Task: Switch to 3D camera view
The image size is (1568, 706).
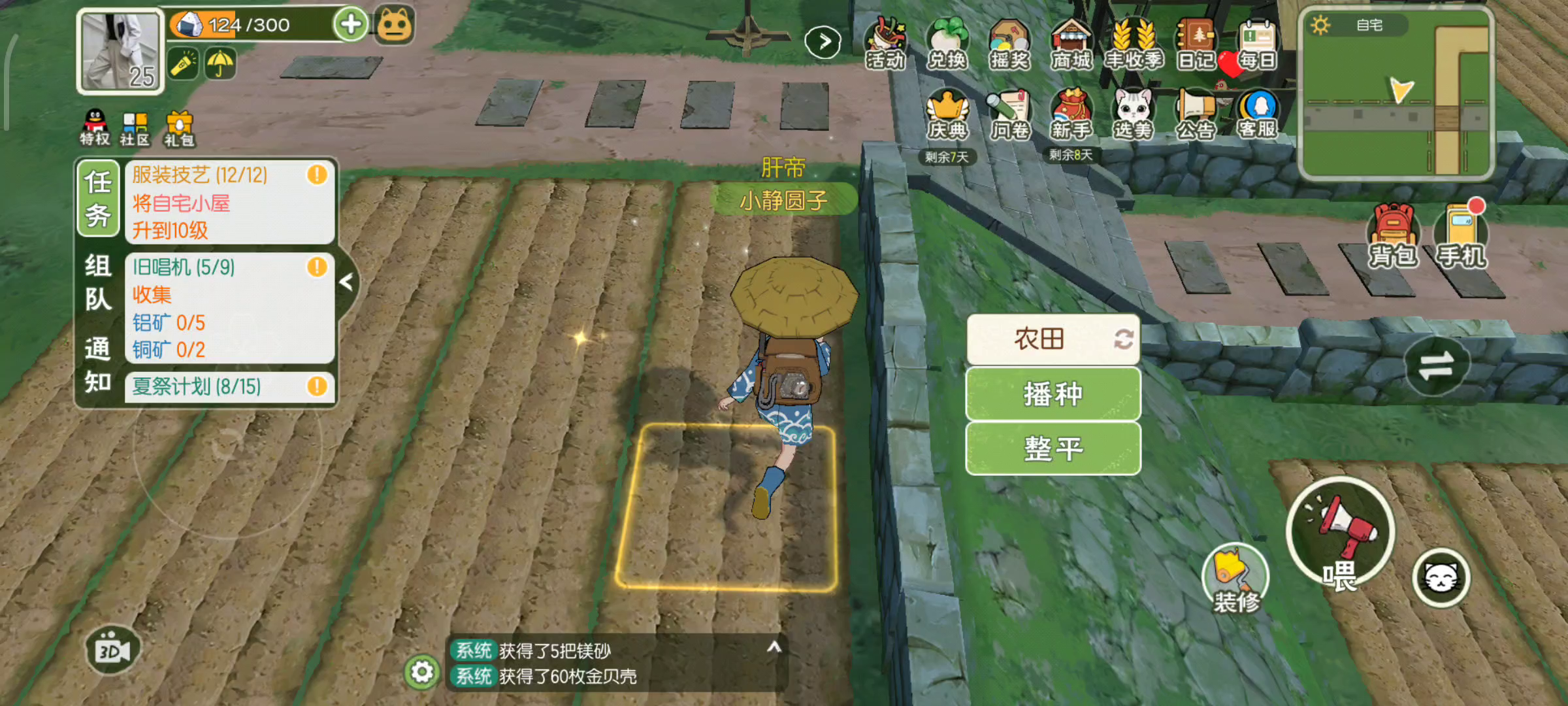Action: click(111, 650)
